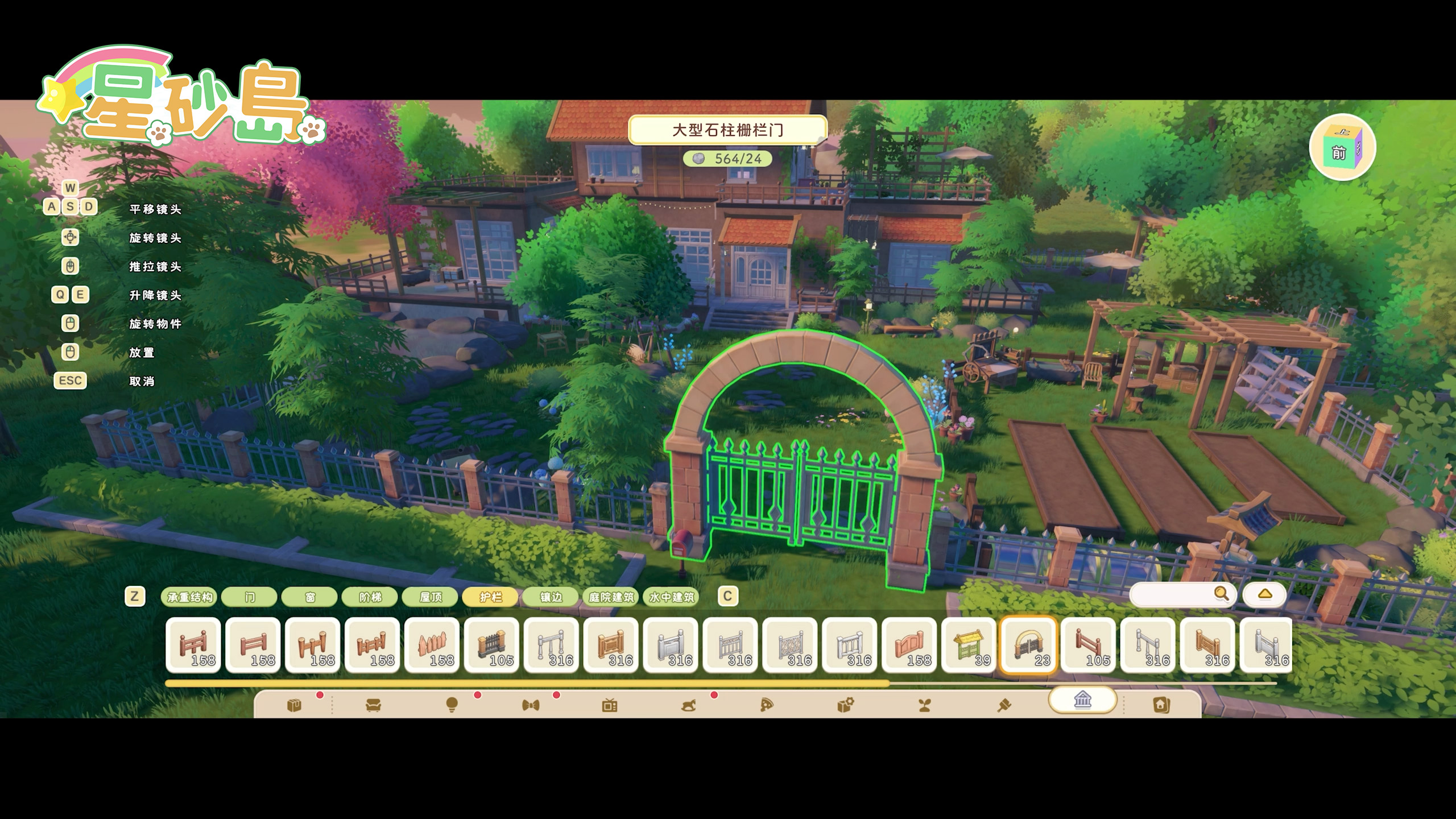Screen dimensions: 1456x819
Task: Switch to the 承重结构 category tab
Action: click(189, 597)
